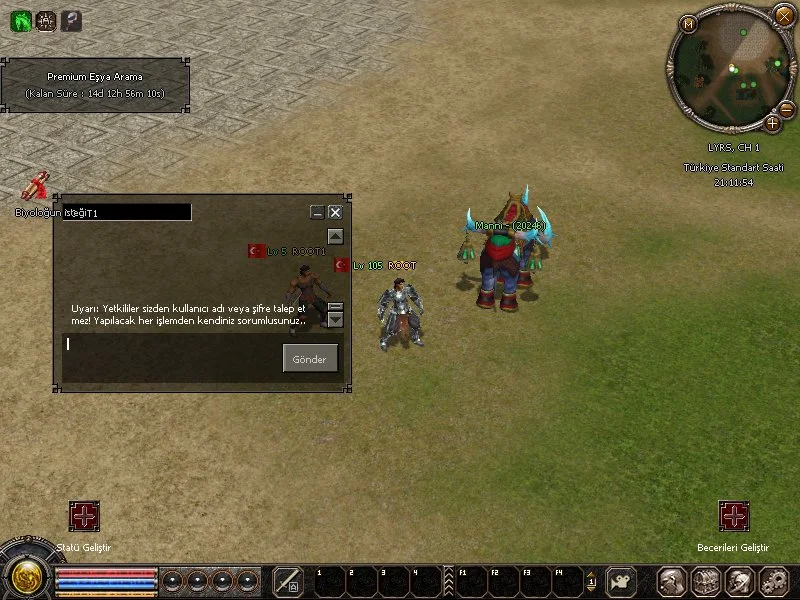This screenshot has height=600, width=800.
Task: Open the Premium Eşya Arama panel
Action: coord(95,85)
